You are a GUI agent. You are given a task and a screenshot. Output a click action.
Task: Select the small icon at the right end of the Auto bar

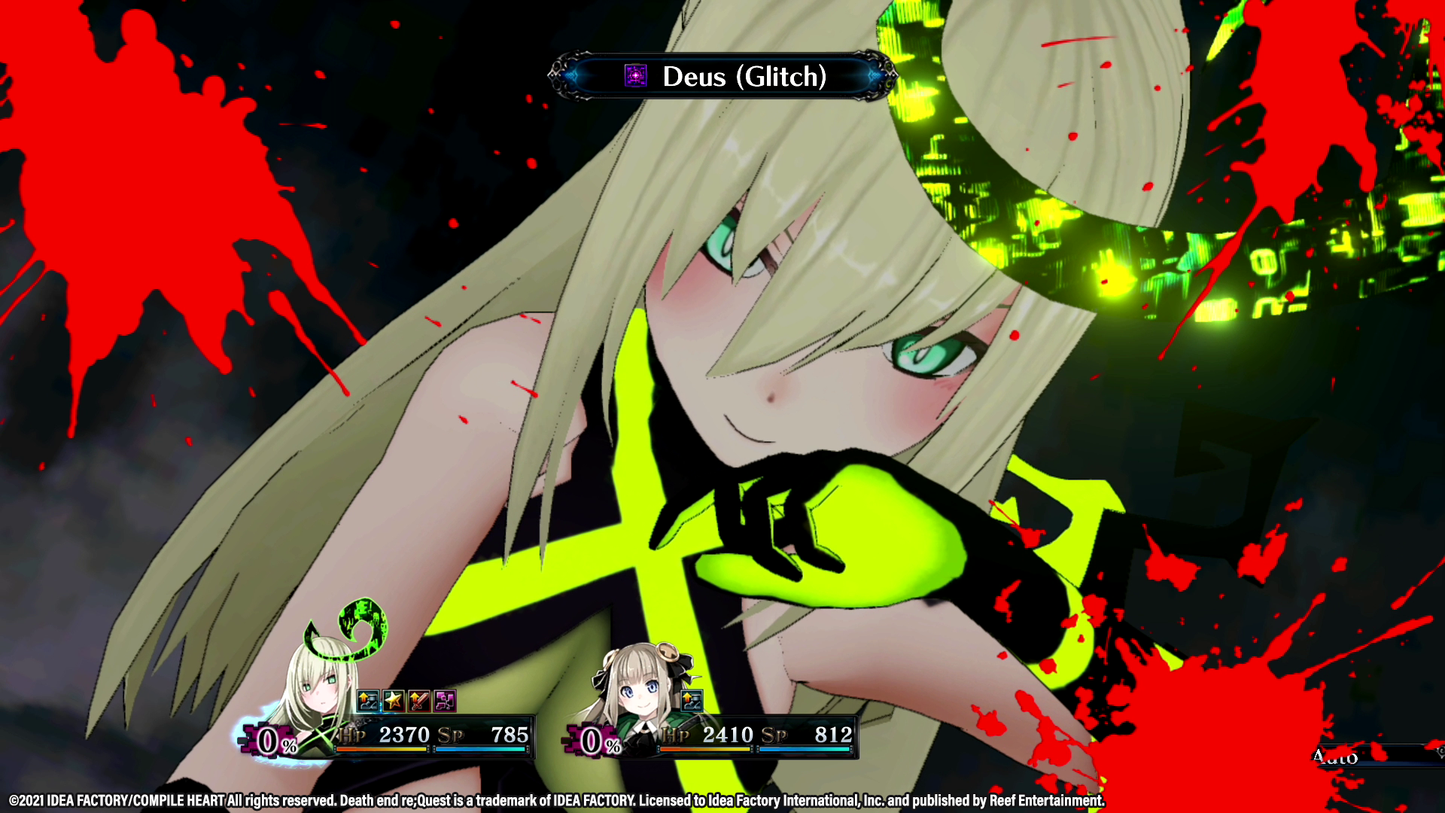tap(1438, 752)
